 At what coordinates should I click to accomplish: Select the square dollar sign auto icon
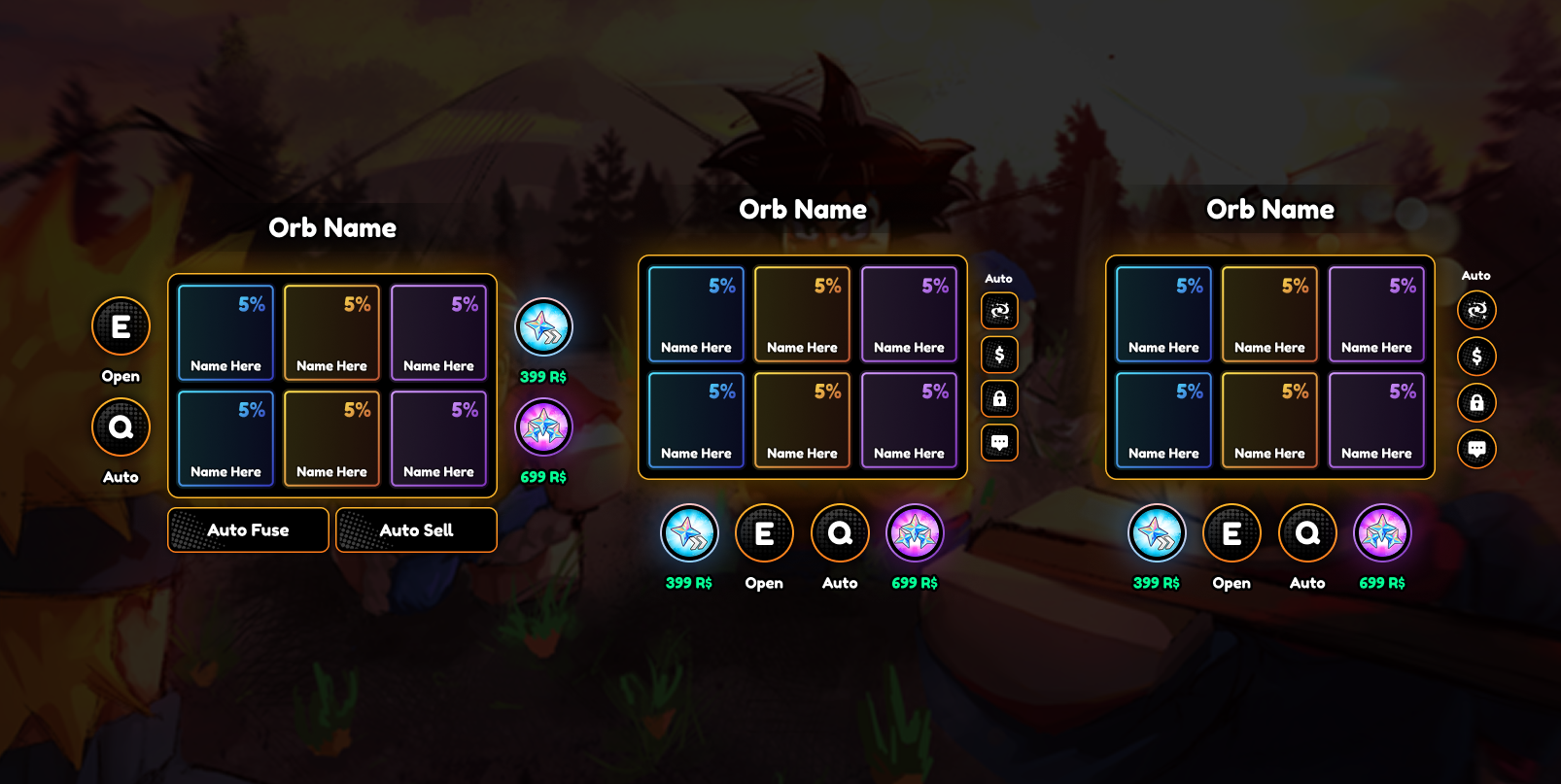tap(999, 355)
